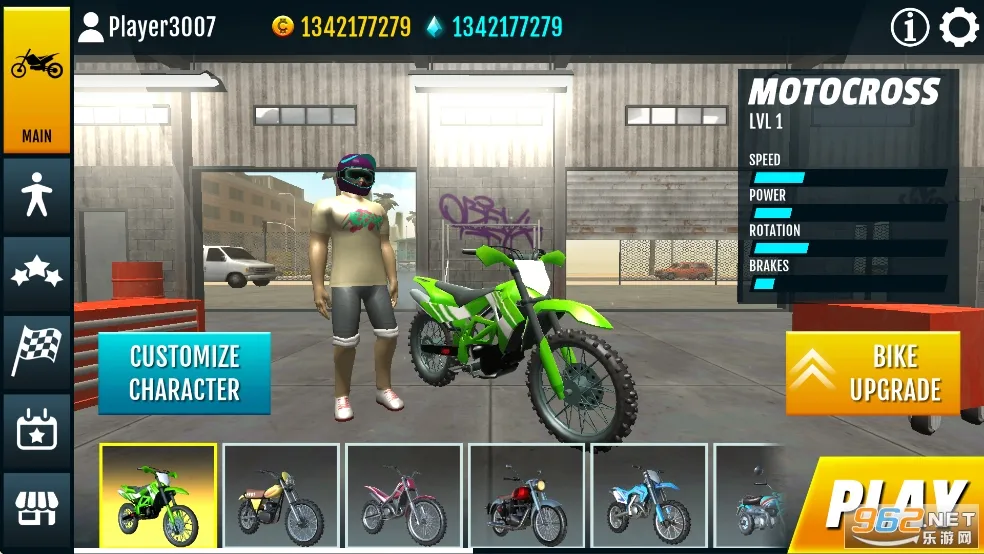The width and height of the screenshot is (984, 554).
Task: Tap the gold coin currency counter
Action: click(342, 27)
